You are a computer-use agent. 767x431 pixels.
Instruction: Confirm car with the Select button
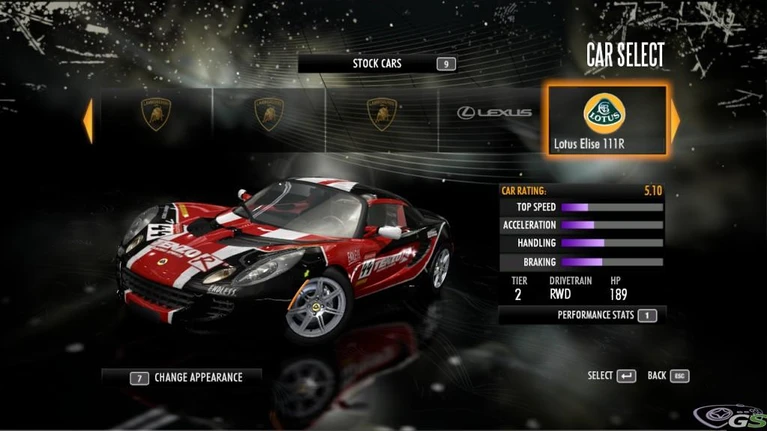pos(612,376)
